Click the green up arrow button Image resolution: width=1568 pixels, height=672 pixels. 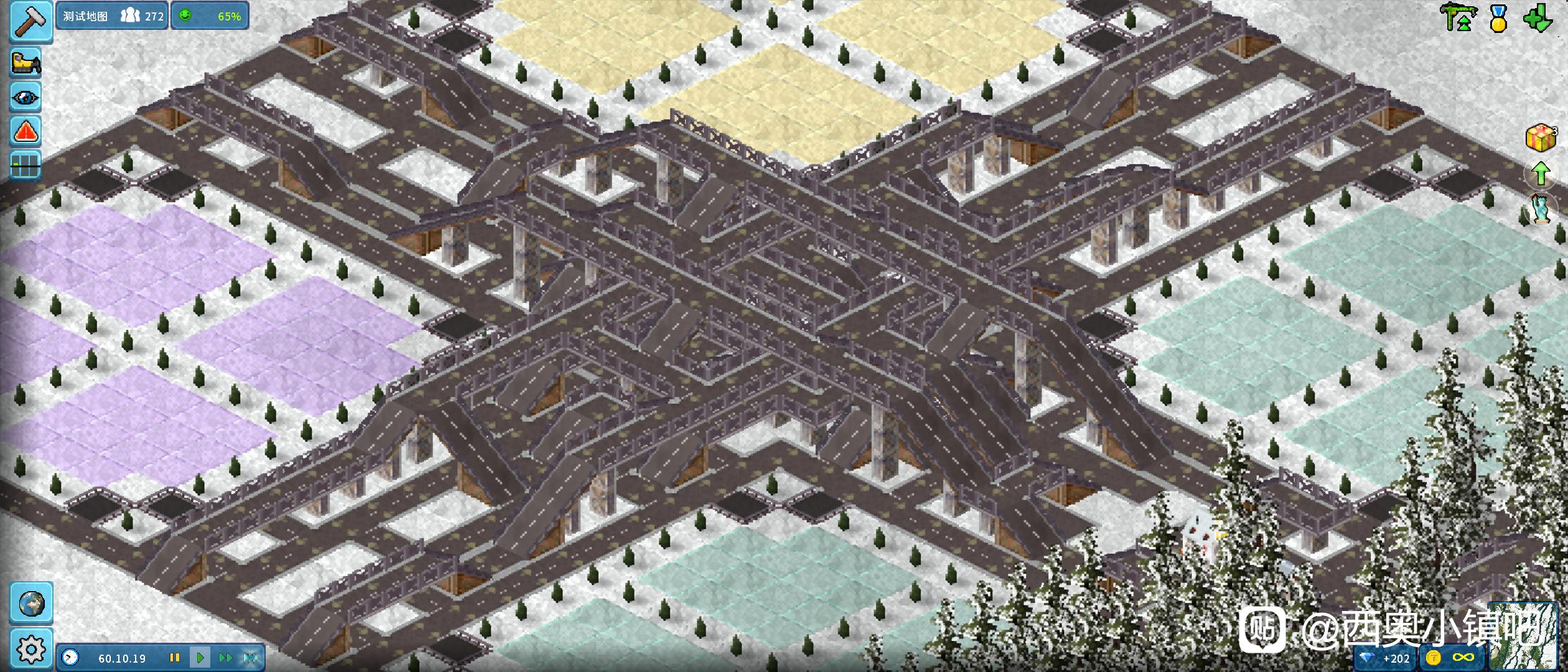click(x=1541, y=174)
